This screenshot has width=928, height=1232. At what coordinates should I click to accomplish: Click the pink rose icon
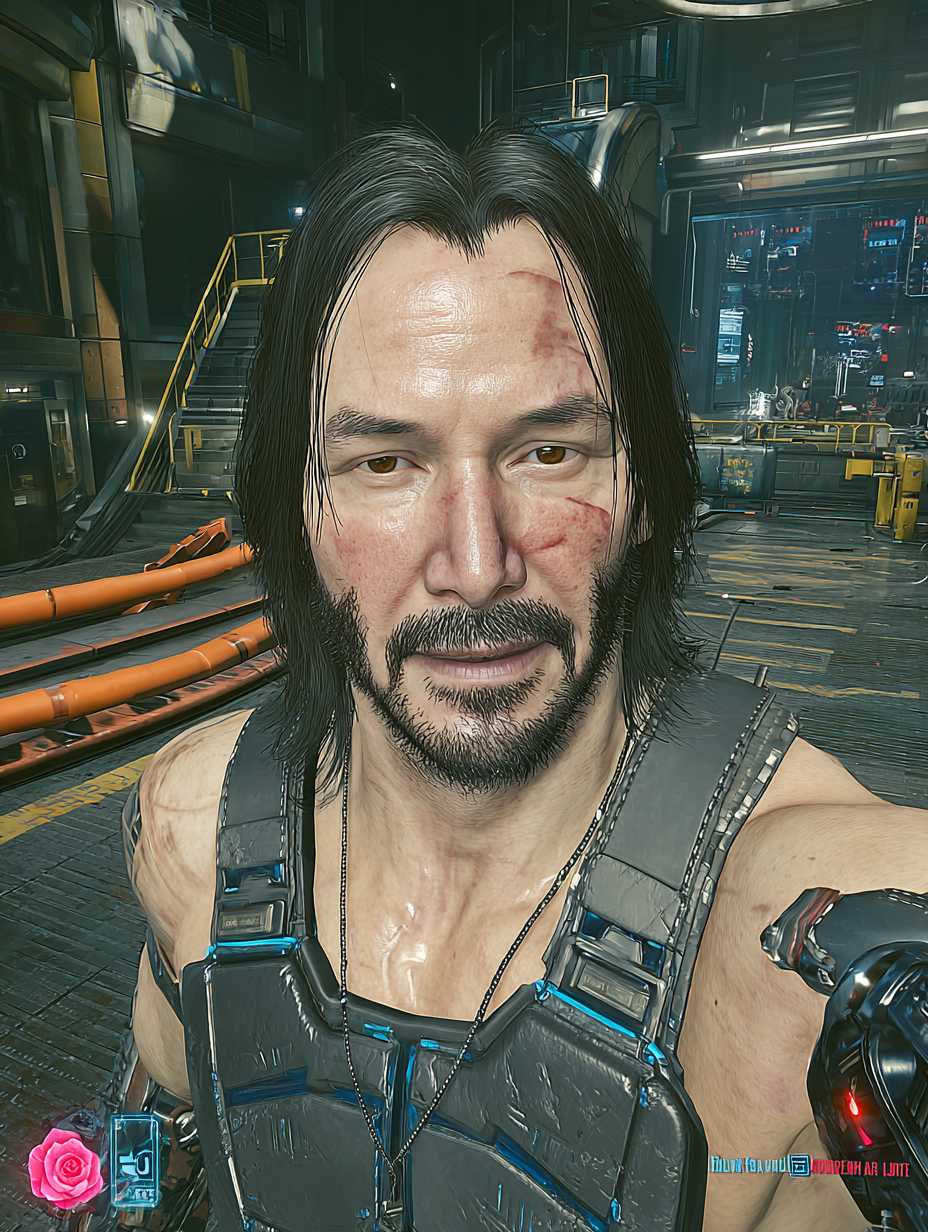coord(65,1168)
